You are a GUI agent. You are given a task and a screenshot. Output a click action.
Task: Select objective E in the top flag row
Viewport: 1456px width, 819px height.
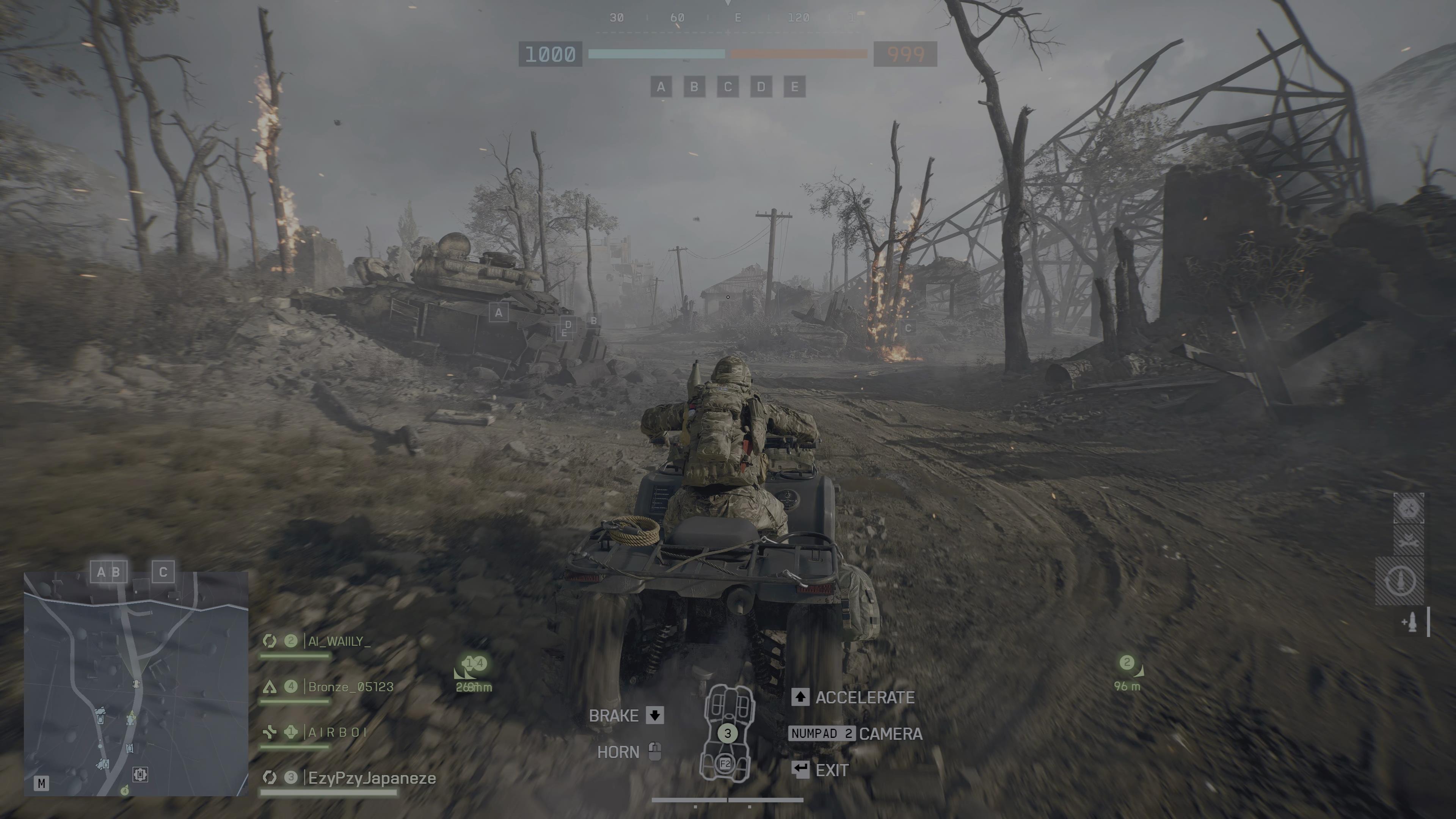pos(794,87)
